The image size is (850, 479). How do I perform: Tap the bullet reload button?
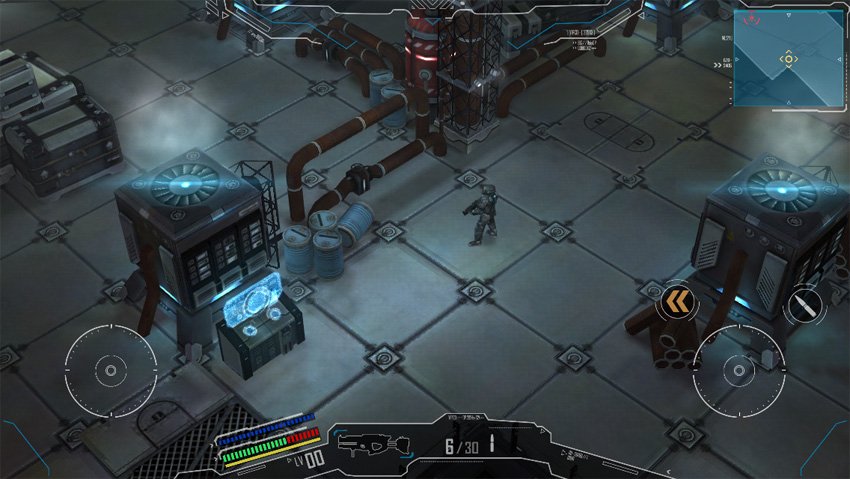pos(804,305)
